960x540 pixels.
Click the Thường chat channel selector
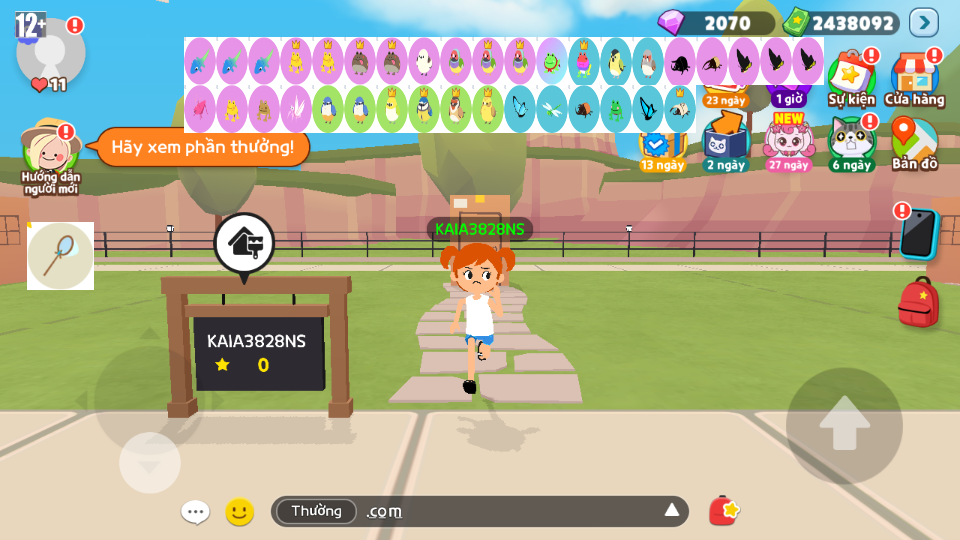pyautogui.click(x=316, y=511)
